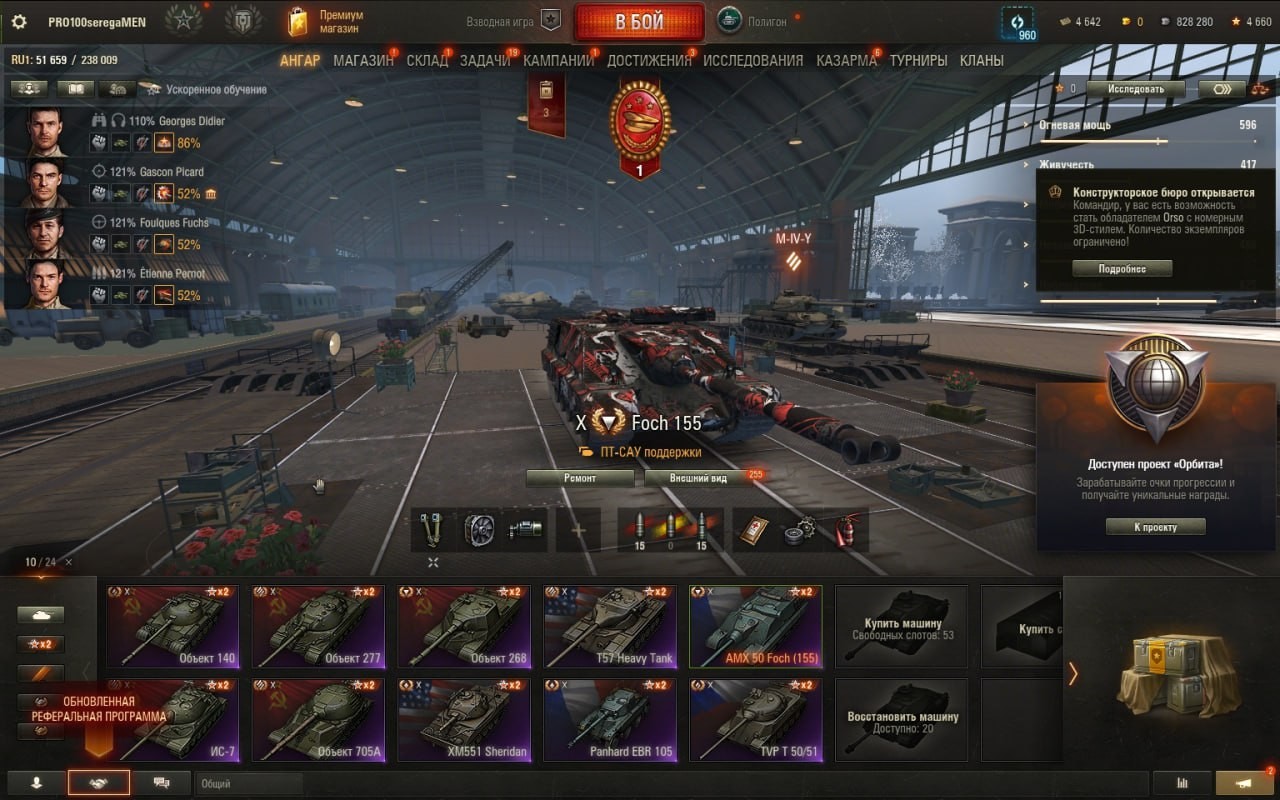The width and height of the screenshot is (1280, 800).
Task: Click the Общий chat input field
Action: point(250,784)
